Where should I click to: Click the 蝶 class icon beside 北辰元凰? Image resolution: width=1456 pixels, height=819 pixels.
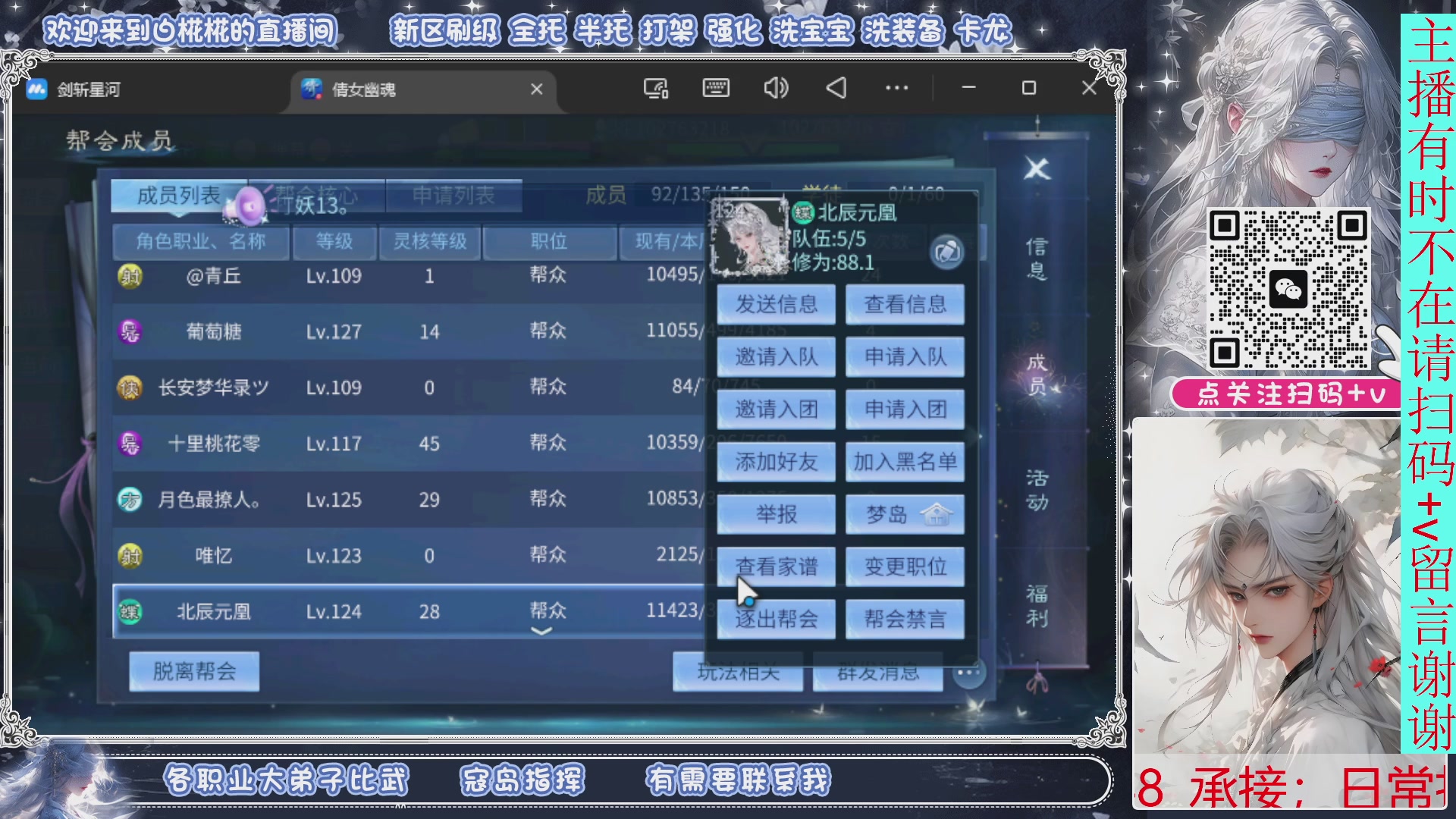click(x=129, y=611)
